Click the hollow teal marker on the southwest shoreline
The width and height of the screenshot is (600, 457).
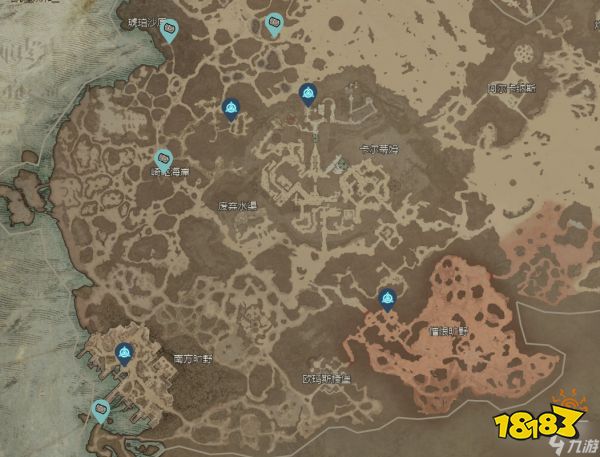(100, 408)
